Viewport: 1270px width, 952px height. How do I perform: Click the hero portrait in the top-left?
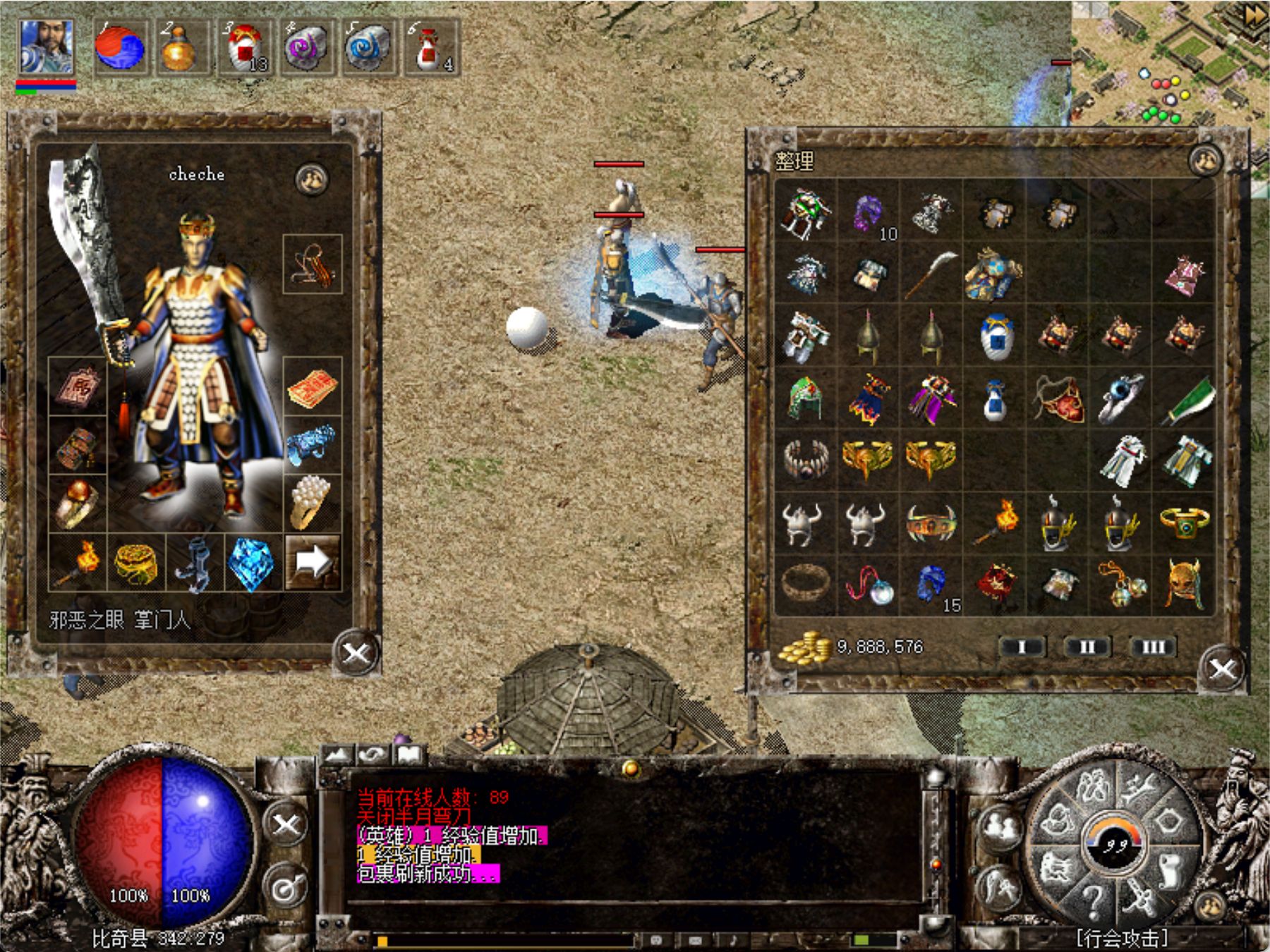[46, 47]
